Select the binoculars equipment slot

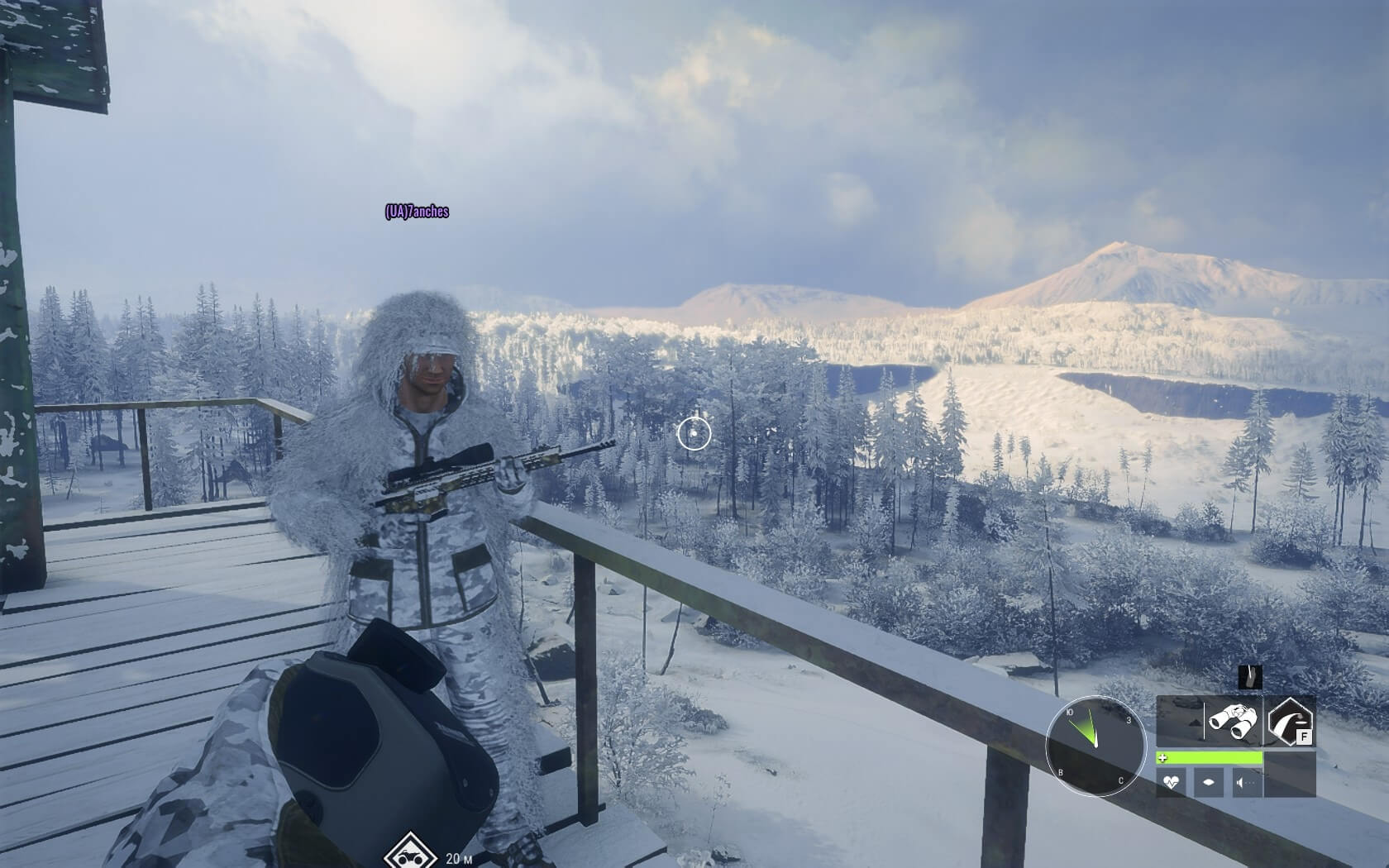(x=1233, y=720)
